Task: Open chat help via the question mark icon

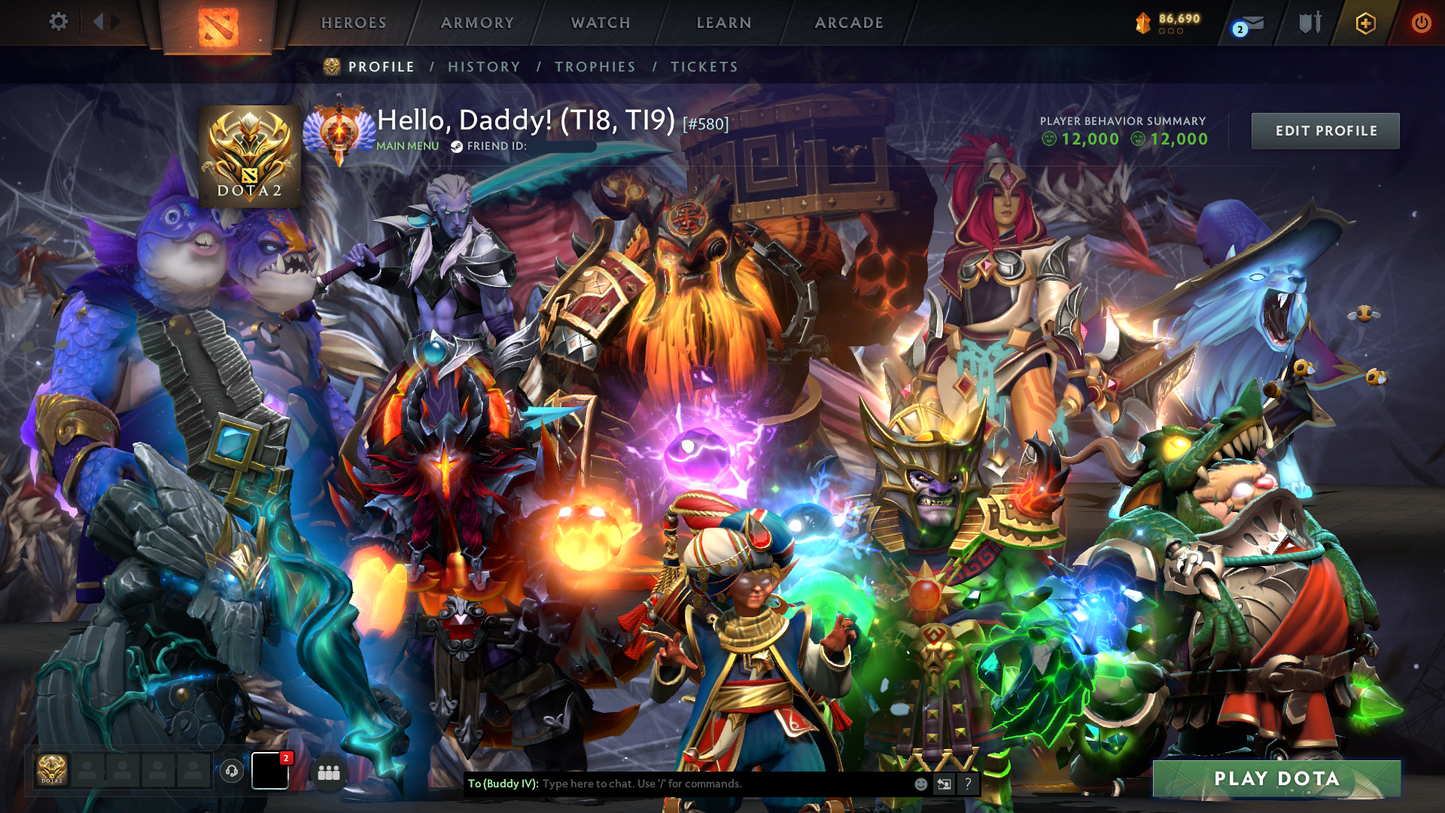Action: (967, 784)
